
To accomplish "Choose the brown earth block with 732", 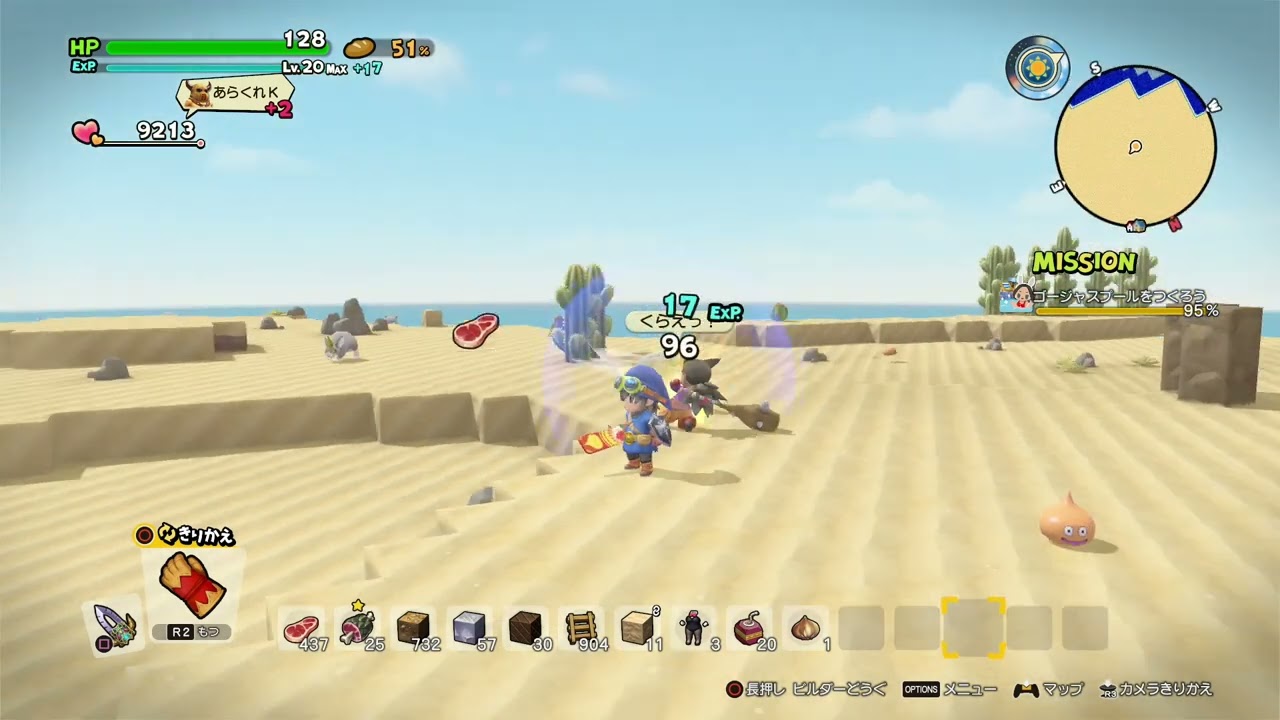I will tap(413, 628).
